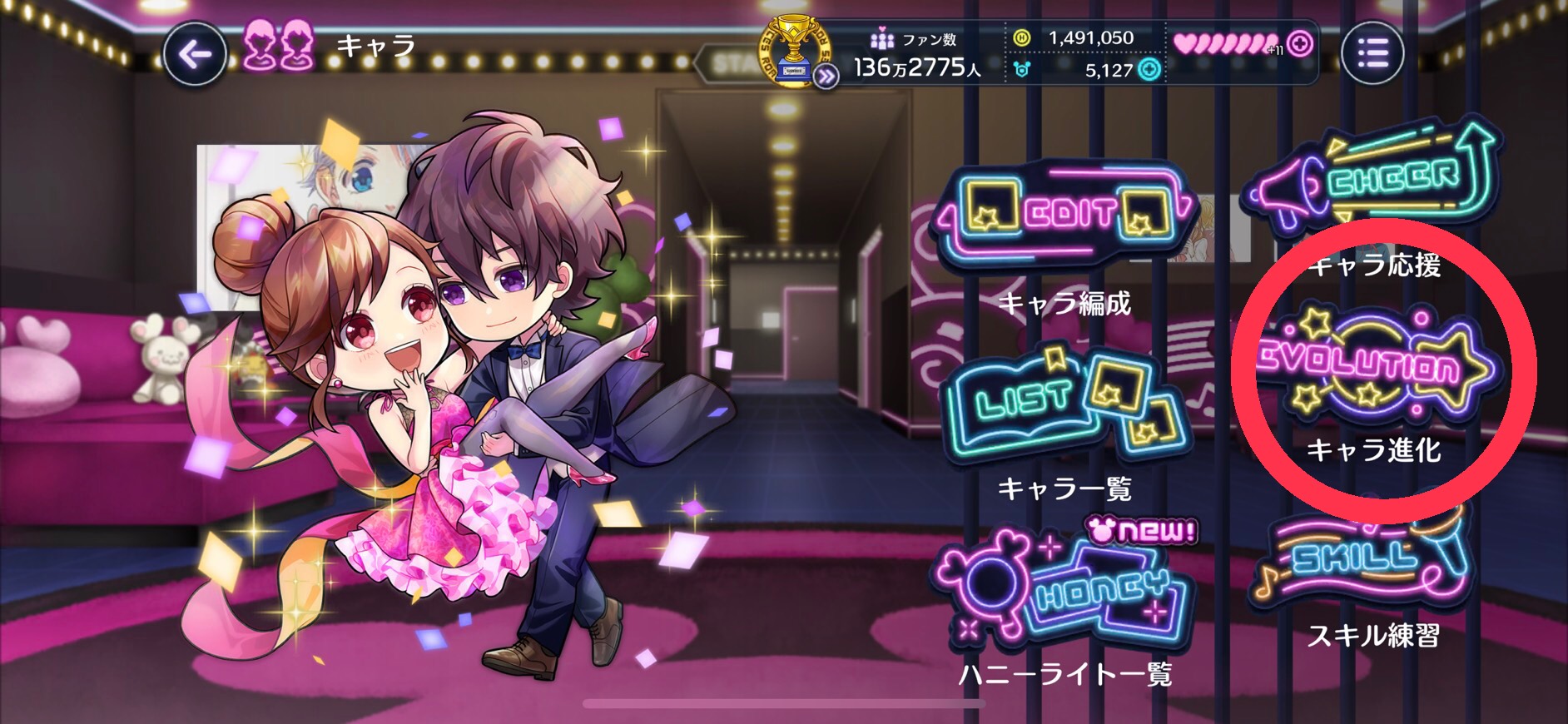Go back with the arrow button
The width and height of the screenshot is (1568, 724).
point(195,56)
